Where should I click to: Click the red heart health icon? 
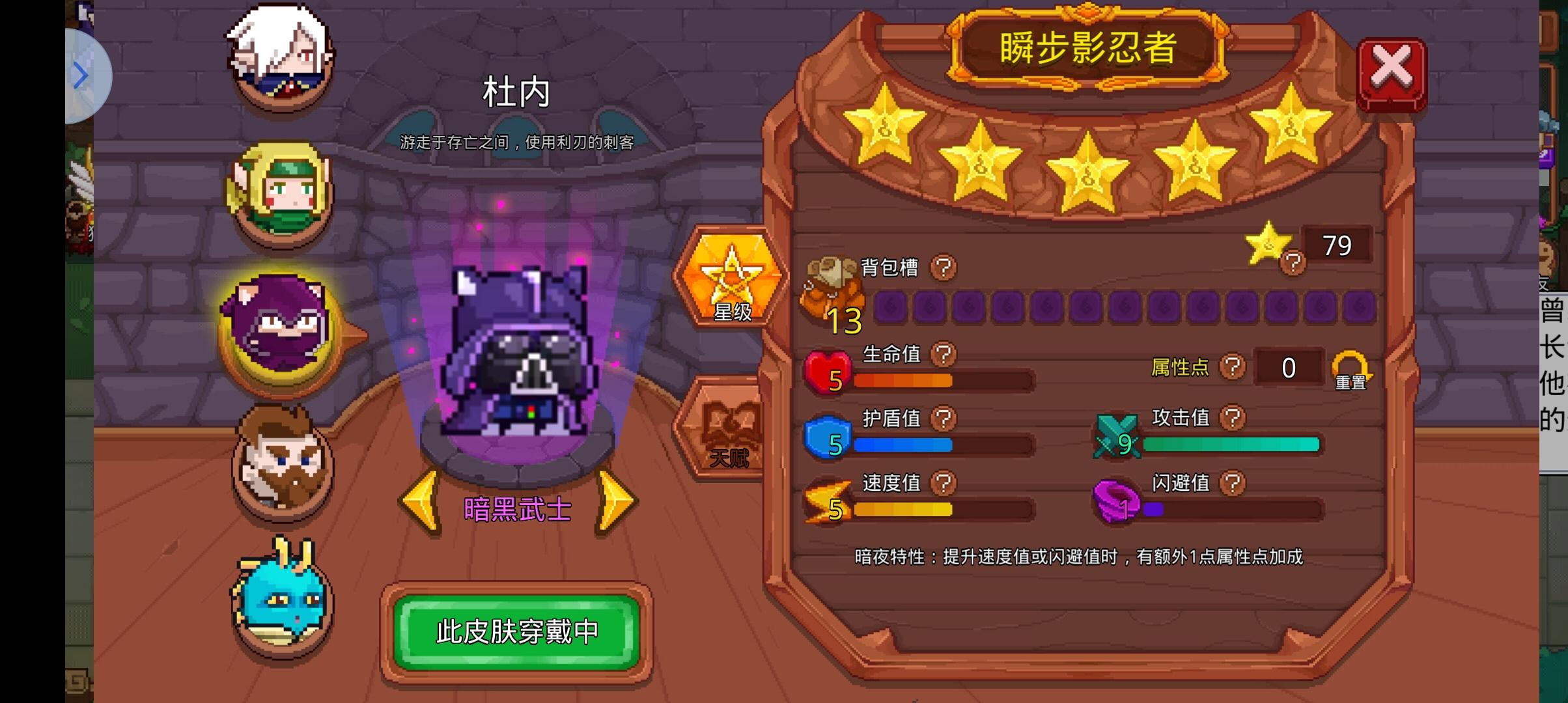click(827, 370)
